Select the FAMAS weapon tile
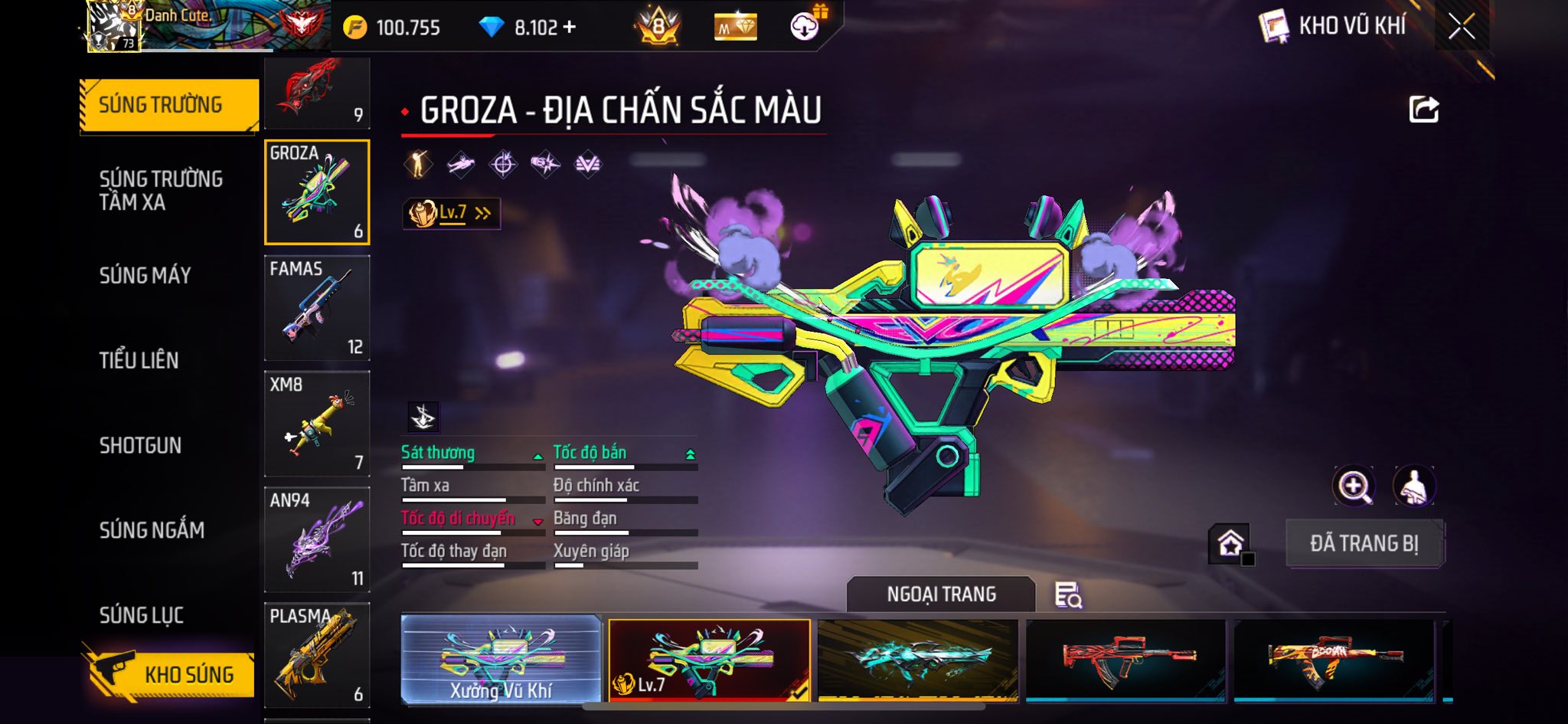This screenshot has height=724, width=1568. (x=317, y=308)
